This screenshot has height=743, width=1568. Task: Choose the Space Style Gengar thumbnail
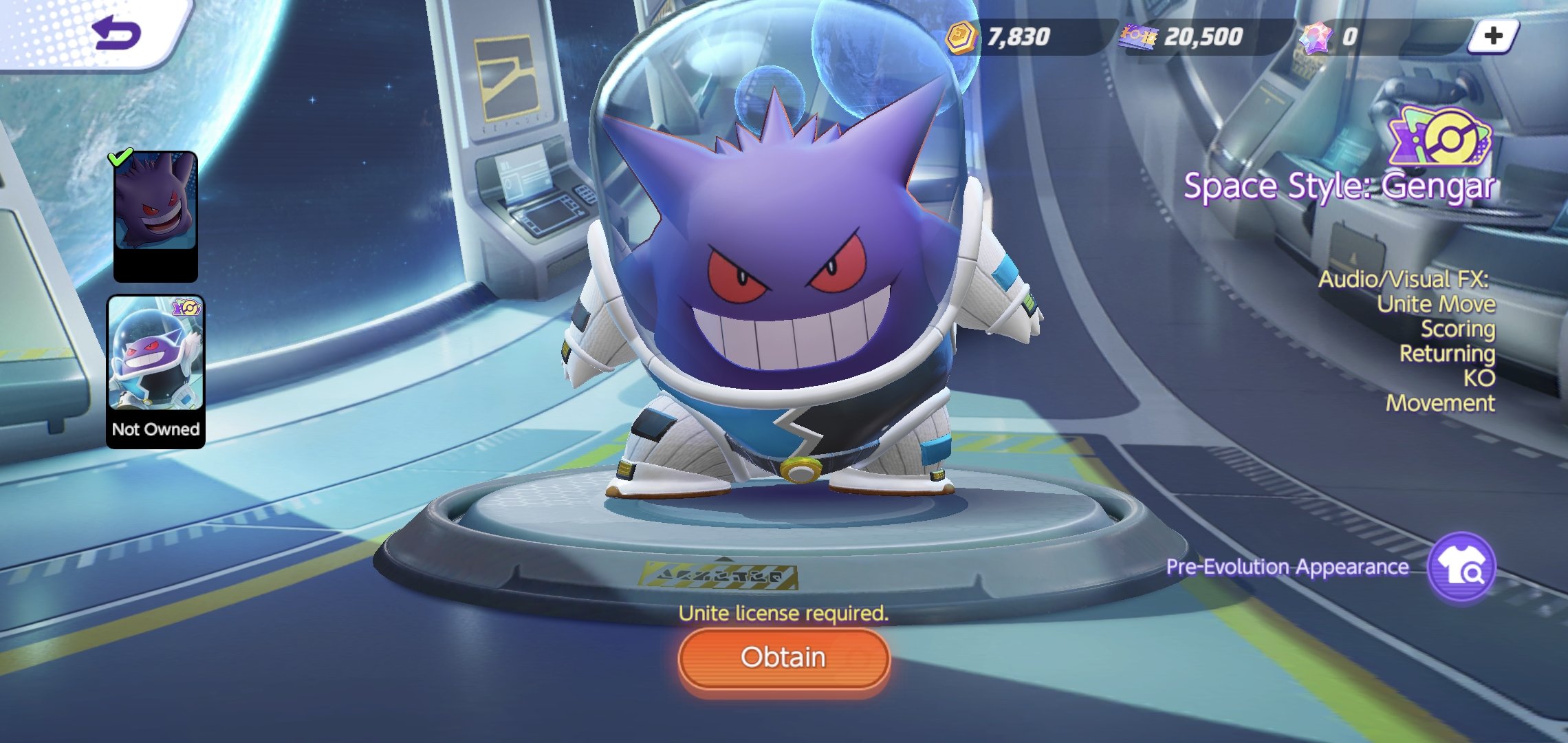click(155, 371)
